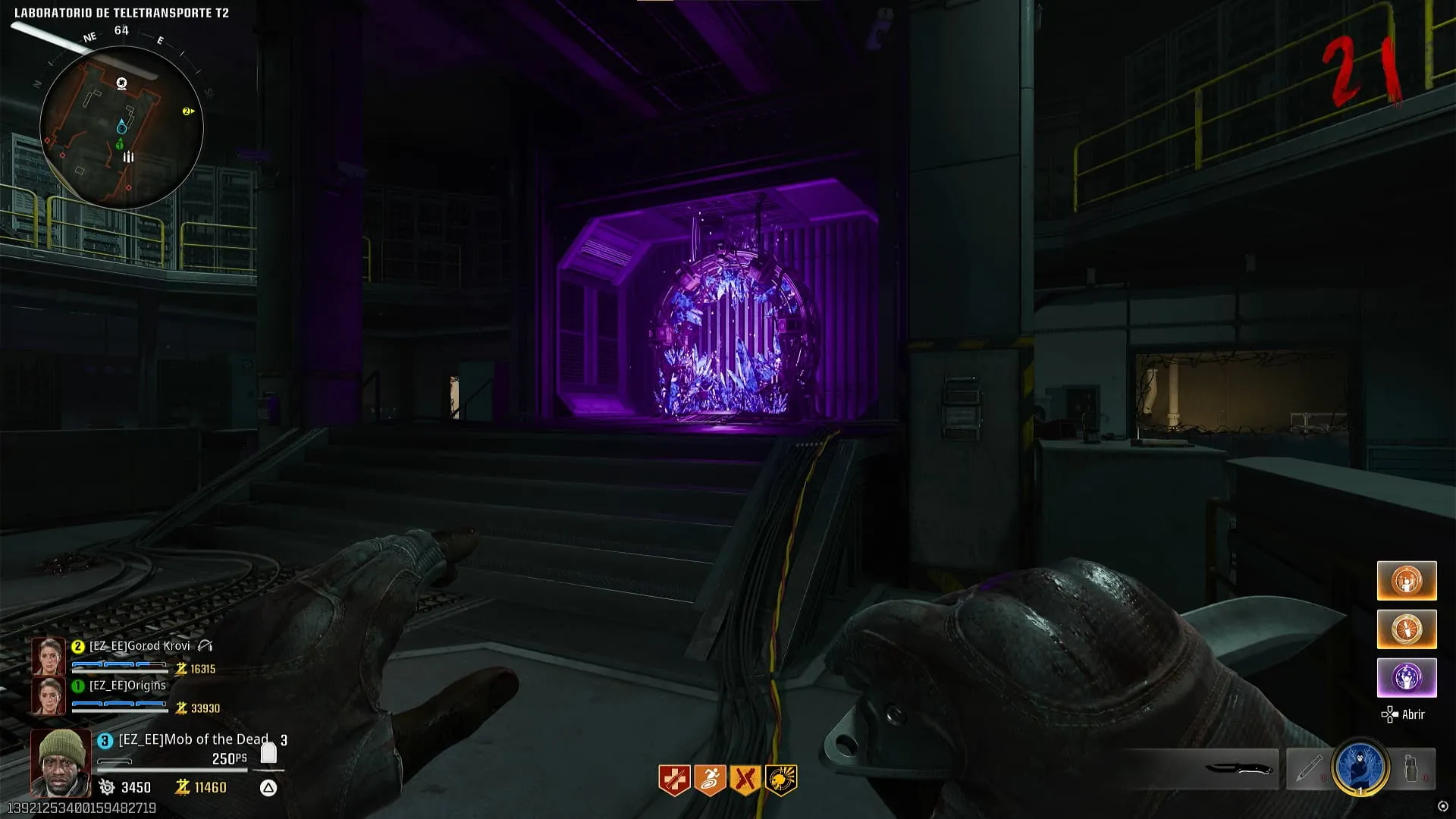Click the white tombstone self-revive icon

click(x=268, y=753)
